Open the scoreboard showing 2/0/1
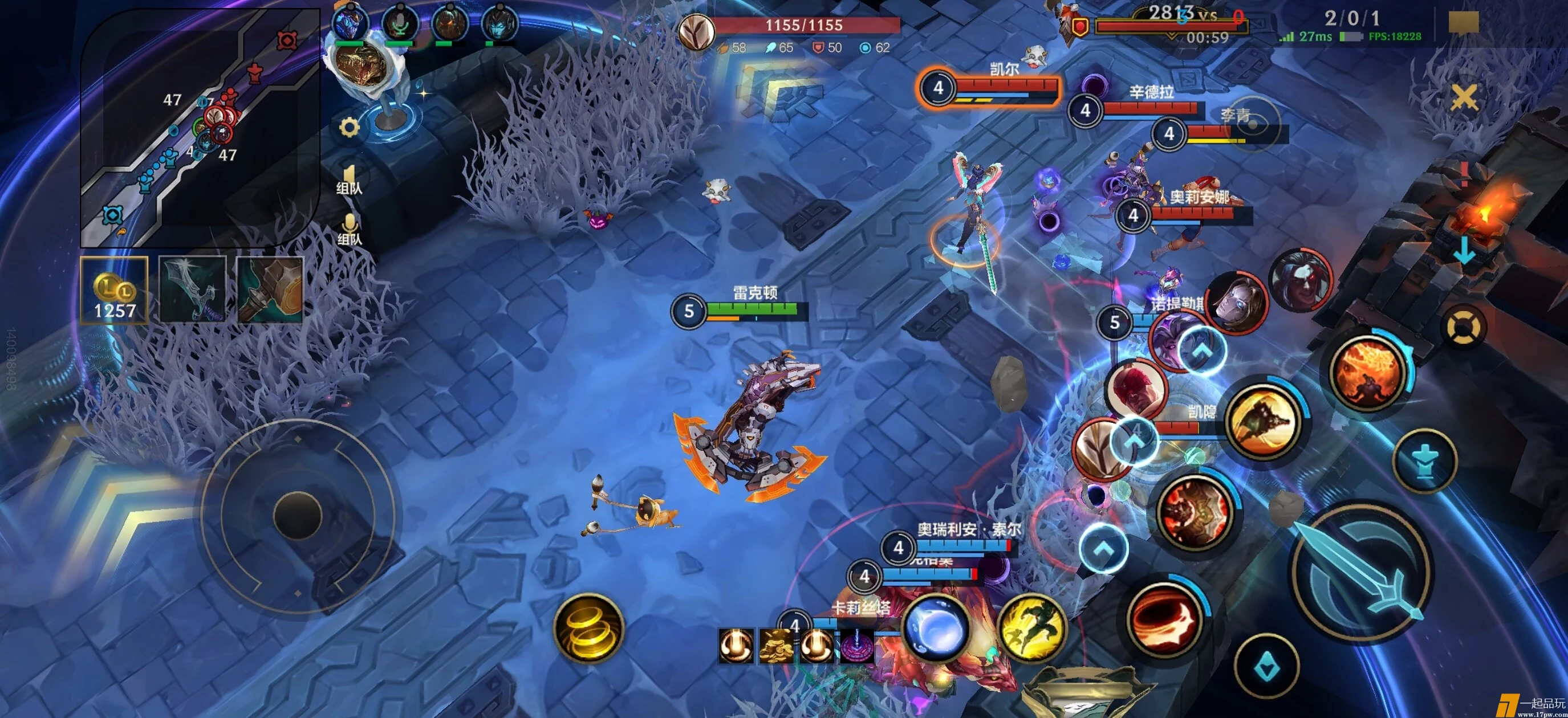Image resolution: width=1568 pixels, height=718 pixels. coord(1351,18)
